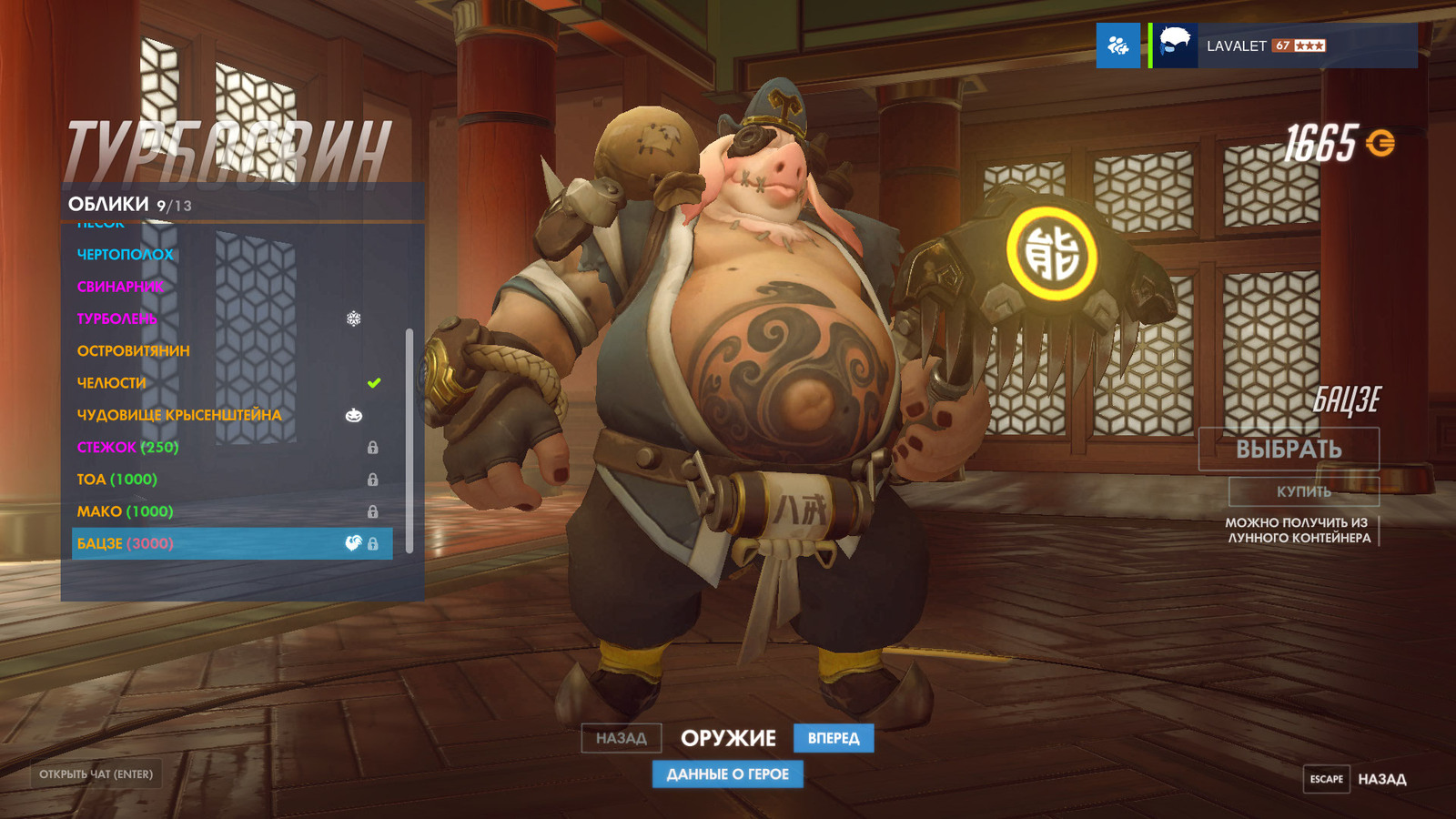1456x819 pixels.
Task: Click the skin list scrollbar
Action: pos(409,440)
